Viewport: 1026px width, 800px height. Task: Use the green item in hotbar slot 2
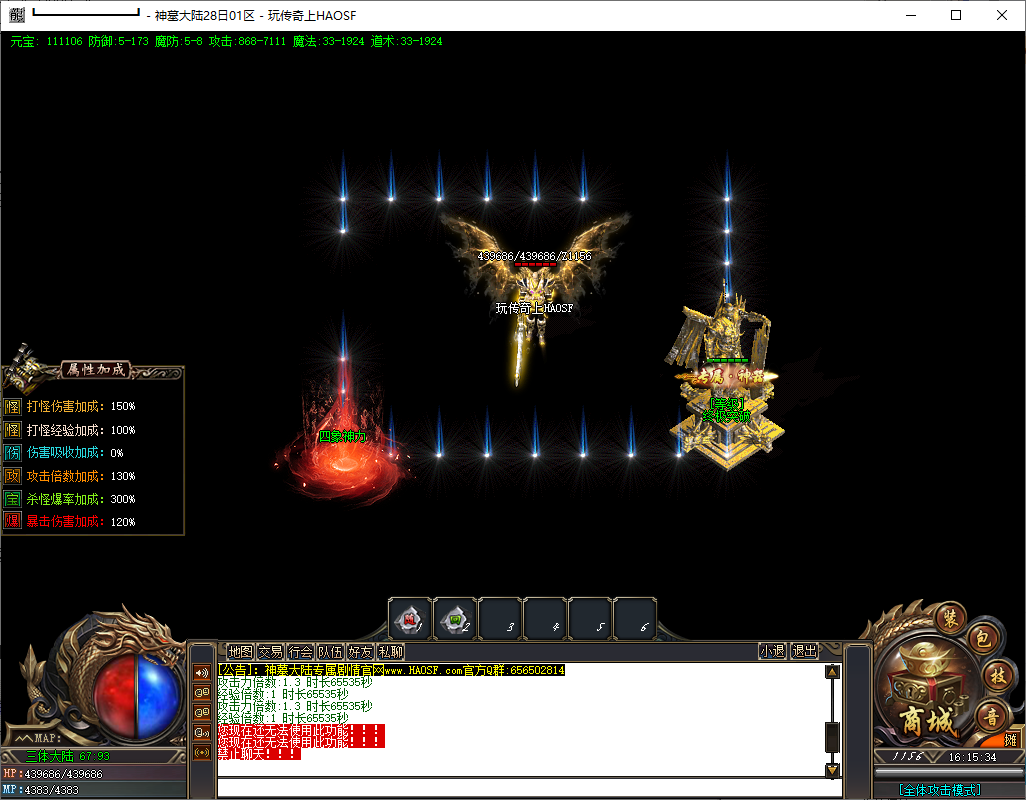click(x=455, y=619)
